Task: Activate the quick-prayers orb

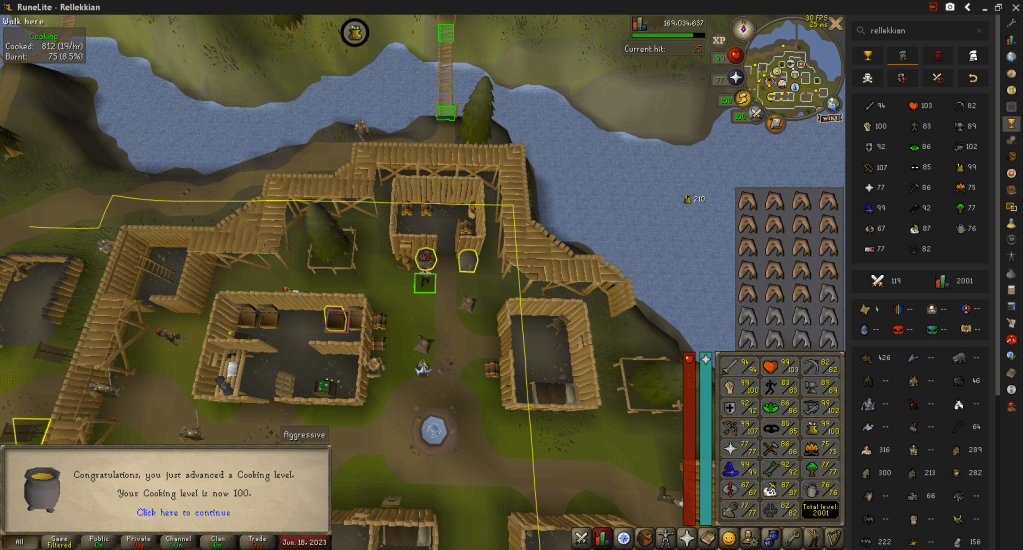Action: click(736, 77)
